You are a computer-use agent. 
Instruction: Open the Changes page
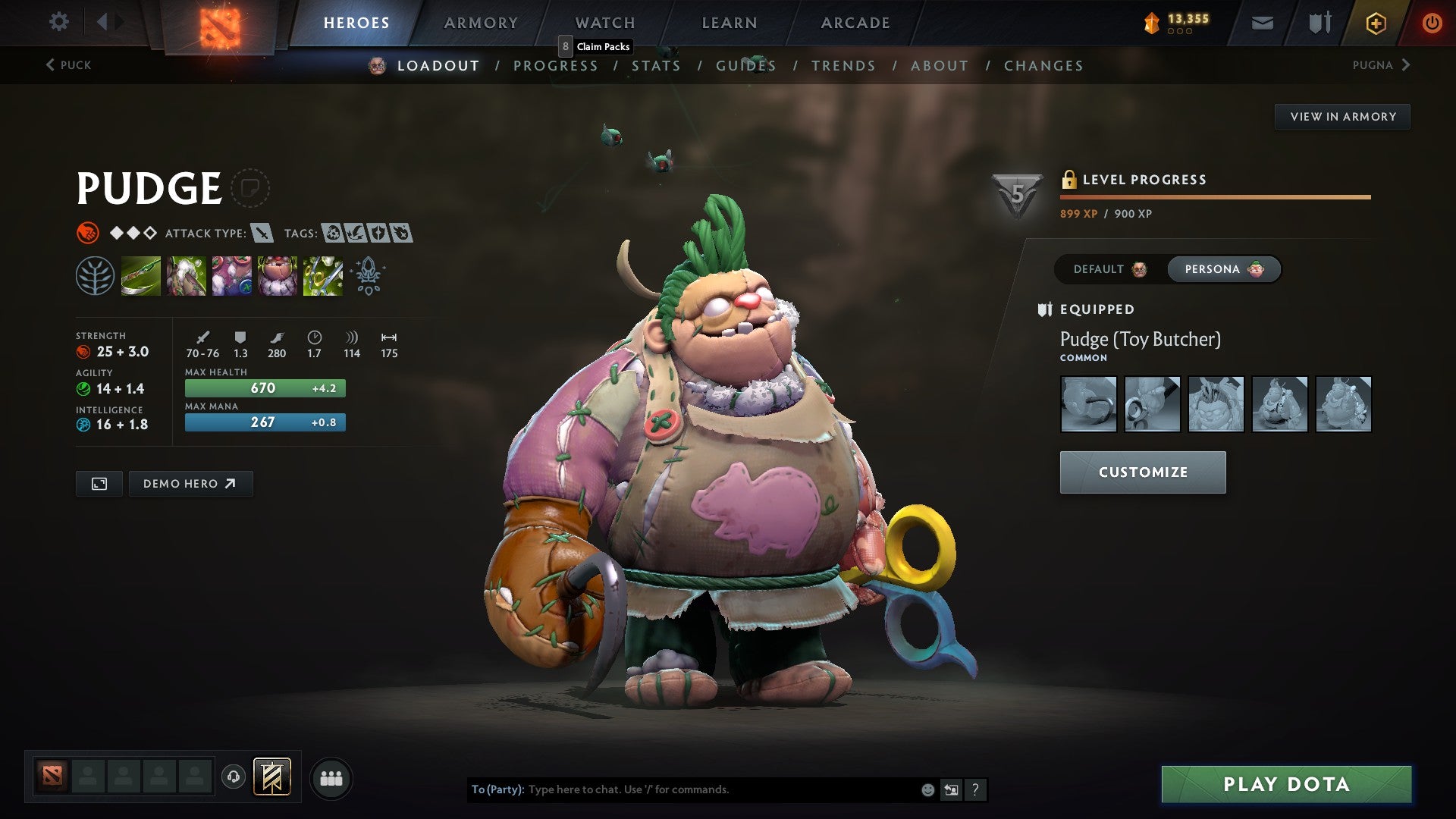point(1043,66)
